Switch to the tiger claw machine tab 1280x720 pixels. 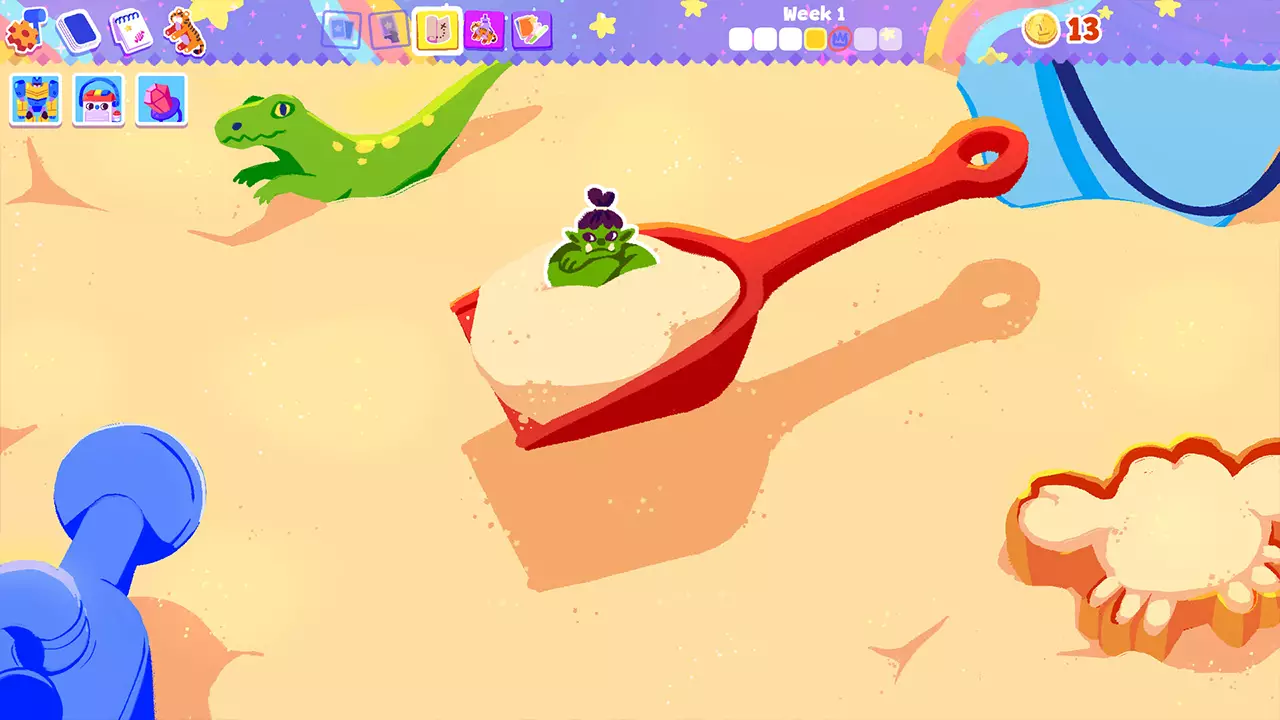(x=484, y=31)
